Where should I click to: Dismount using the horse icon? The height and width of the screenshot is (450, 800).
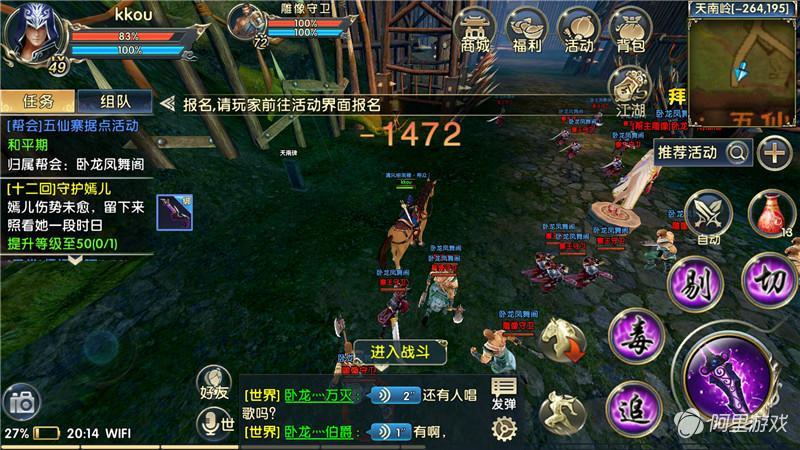[x=564, y=341]
